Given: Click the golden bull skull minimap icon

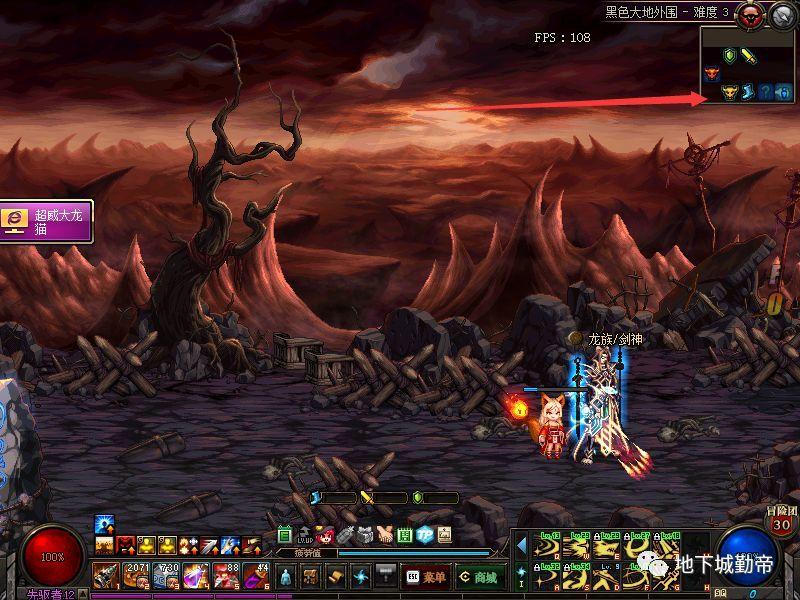Looking at the screenshot, I should [x=729, y=93].
